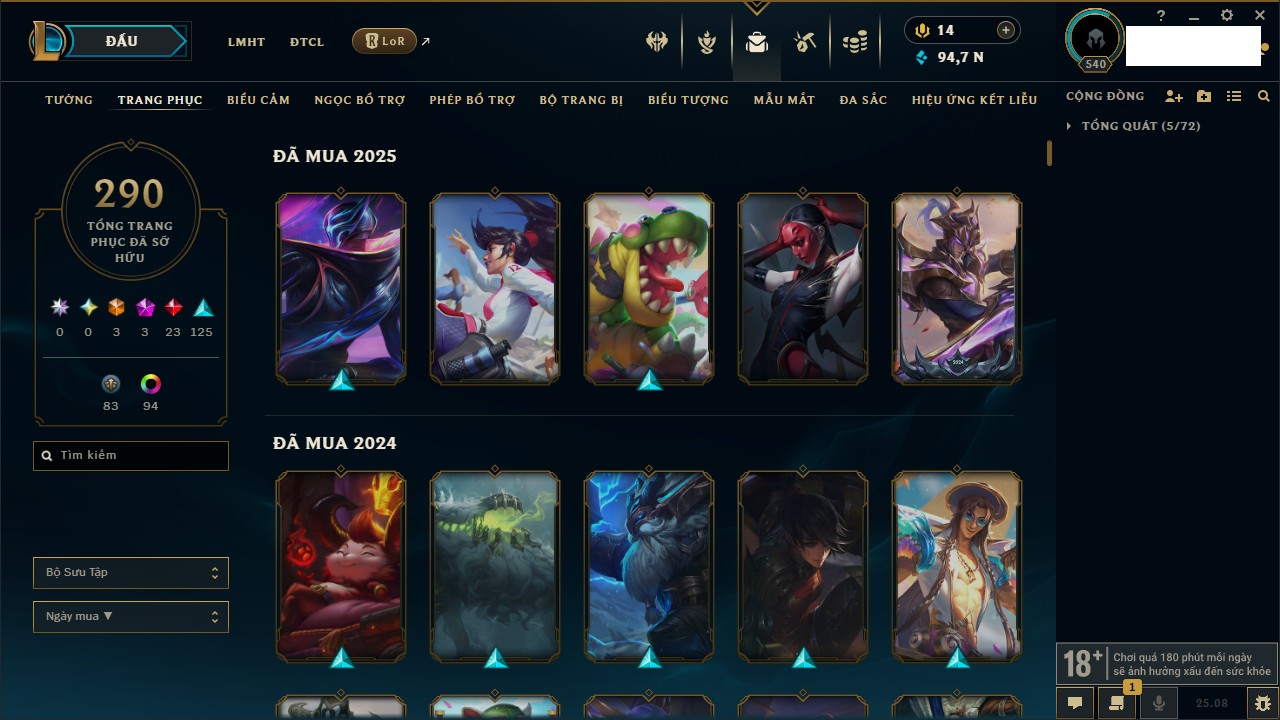Switch to HIỆU ỨNG KẾT LIỄU tab
Screen dimensions: 1280x720
click(974, 100)
